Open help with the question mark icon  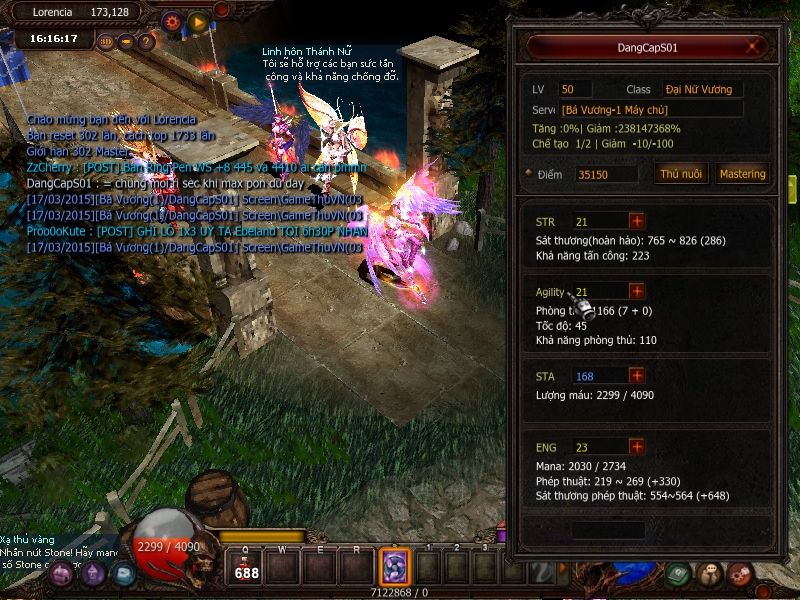(x=146, y=42)
